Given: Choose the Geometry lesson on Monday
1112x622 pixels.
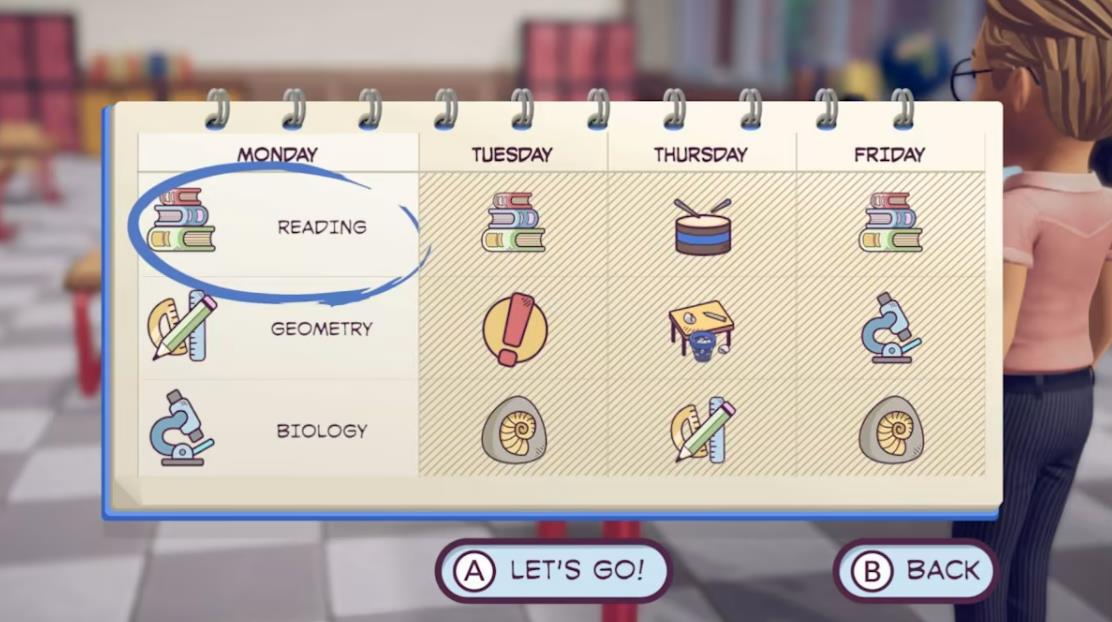Looking at the screenshot, I should (277, 328).
